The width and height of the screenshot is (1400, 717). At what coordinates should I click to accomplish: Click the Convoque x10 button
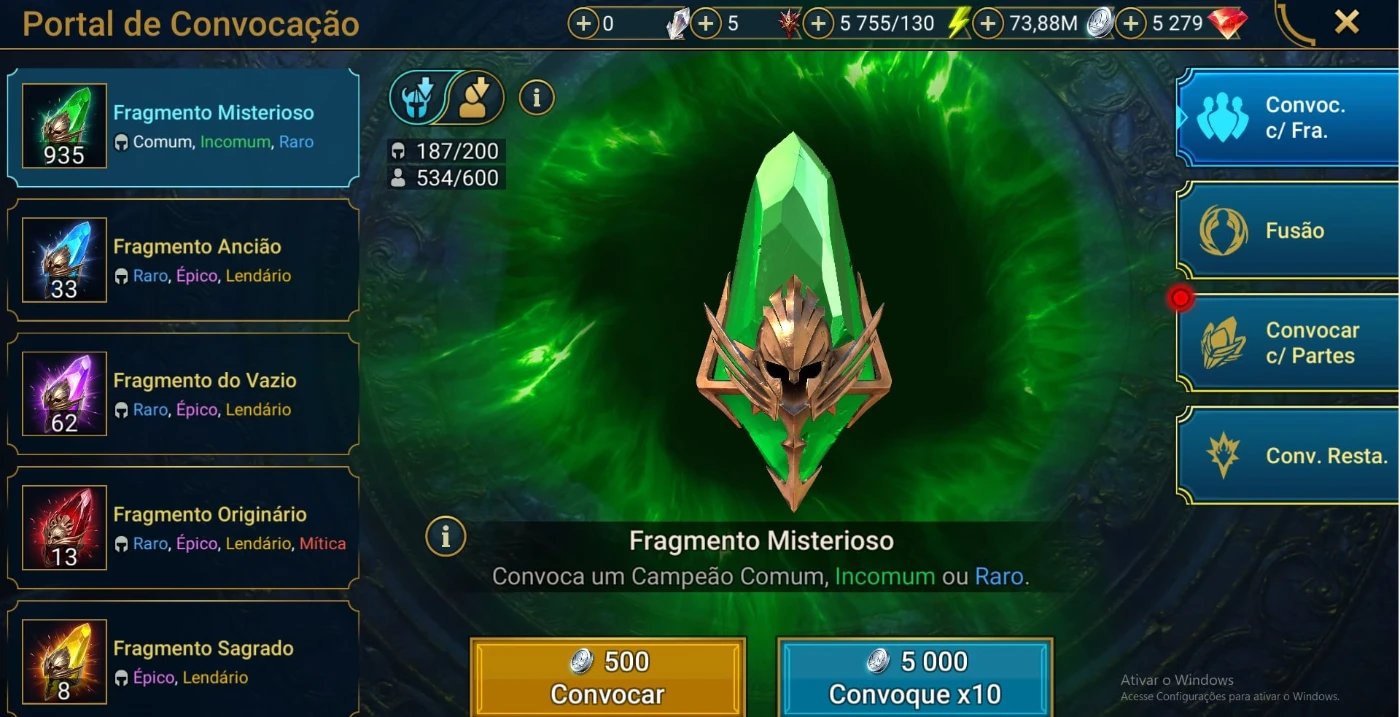[915, 677]
